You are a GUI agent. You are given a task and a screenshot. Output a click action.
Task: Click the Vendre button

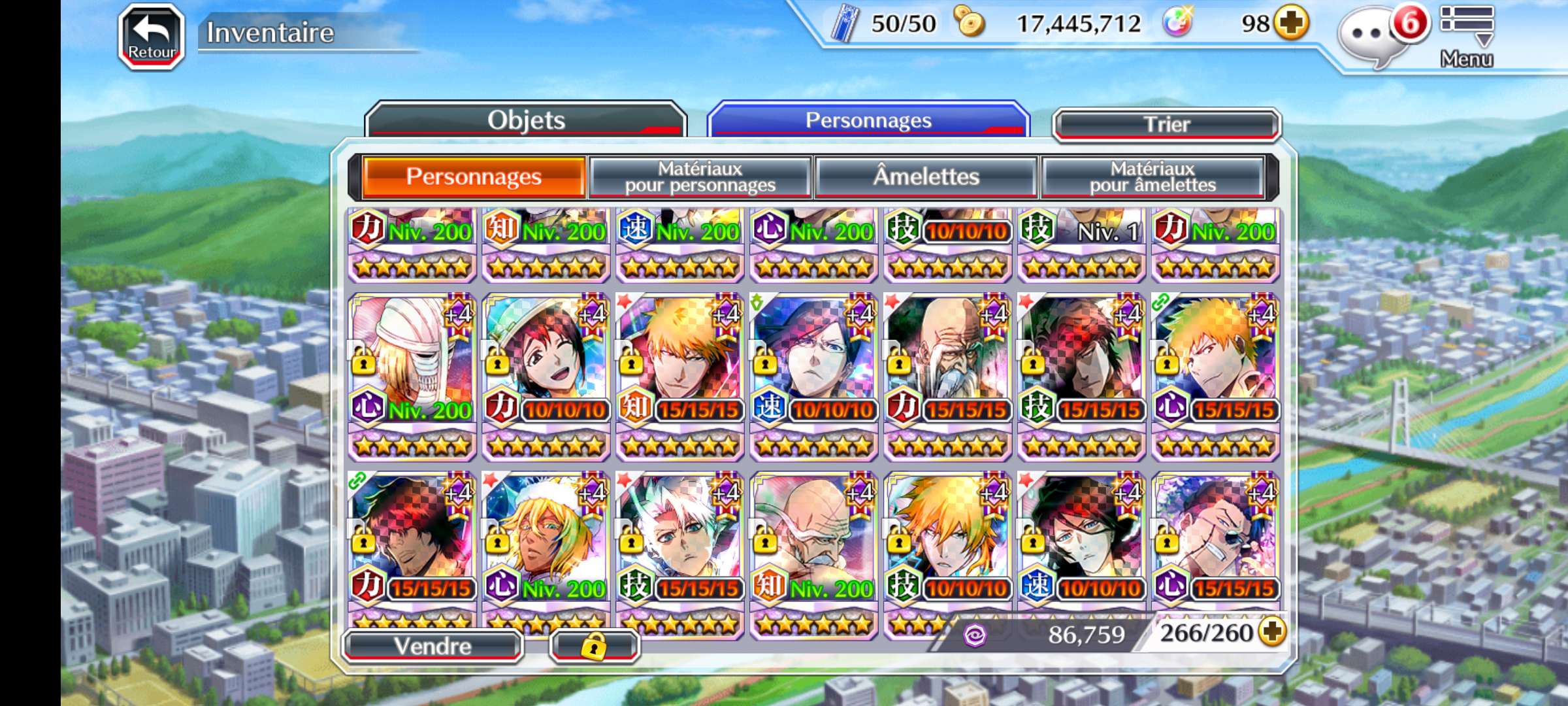pyautogui.click(x=433, y=646)
